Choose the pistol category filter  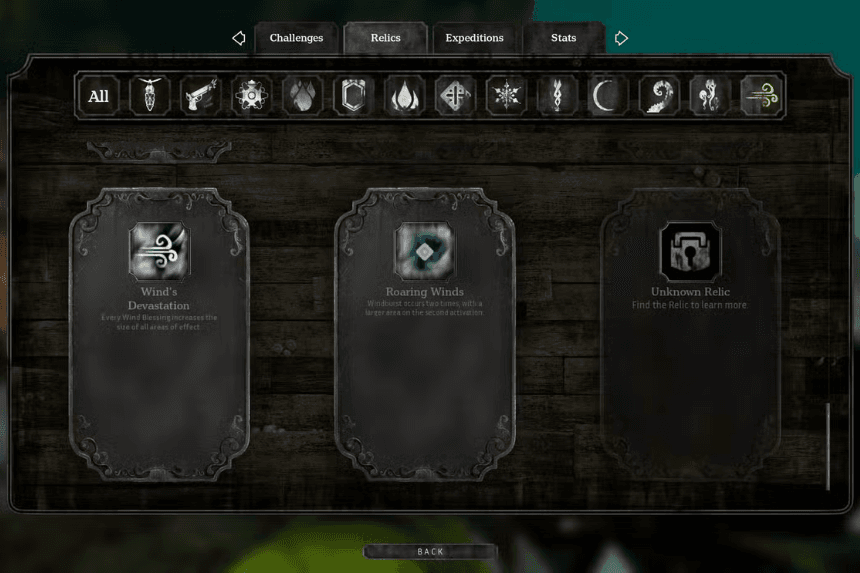pos(201,96)
